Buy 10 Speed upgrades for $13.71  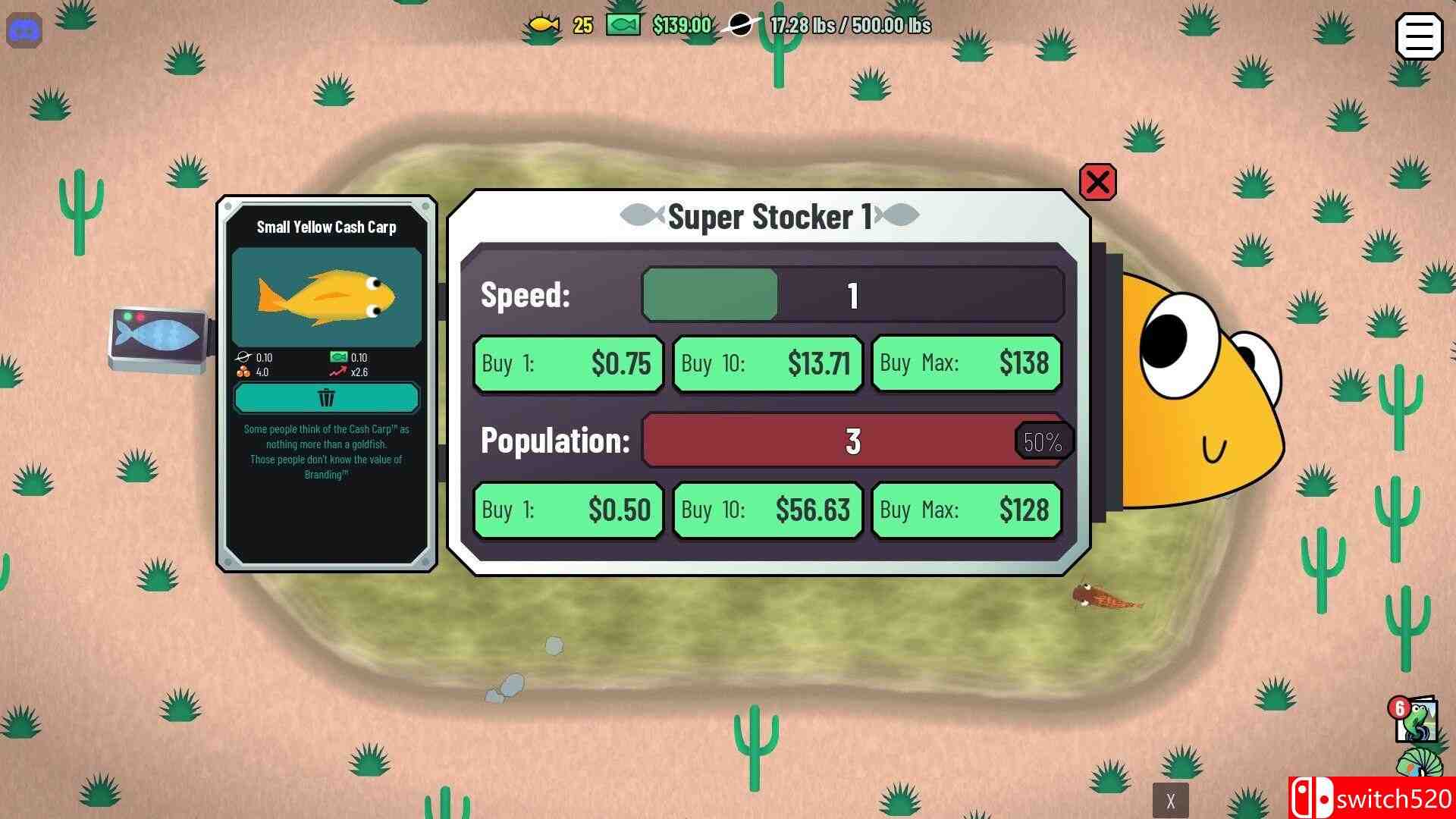click(767, 364)
